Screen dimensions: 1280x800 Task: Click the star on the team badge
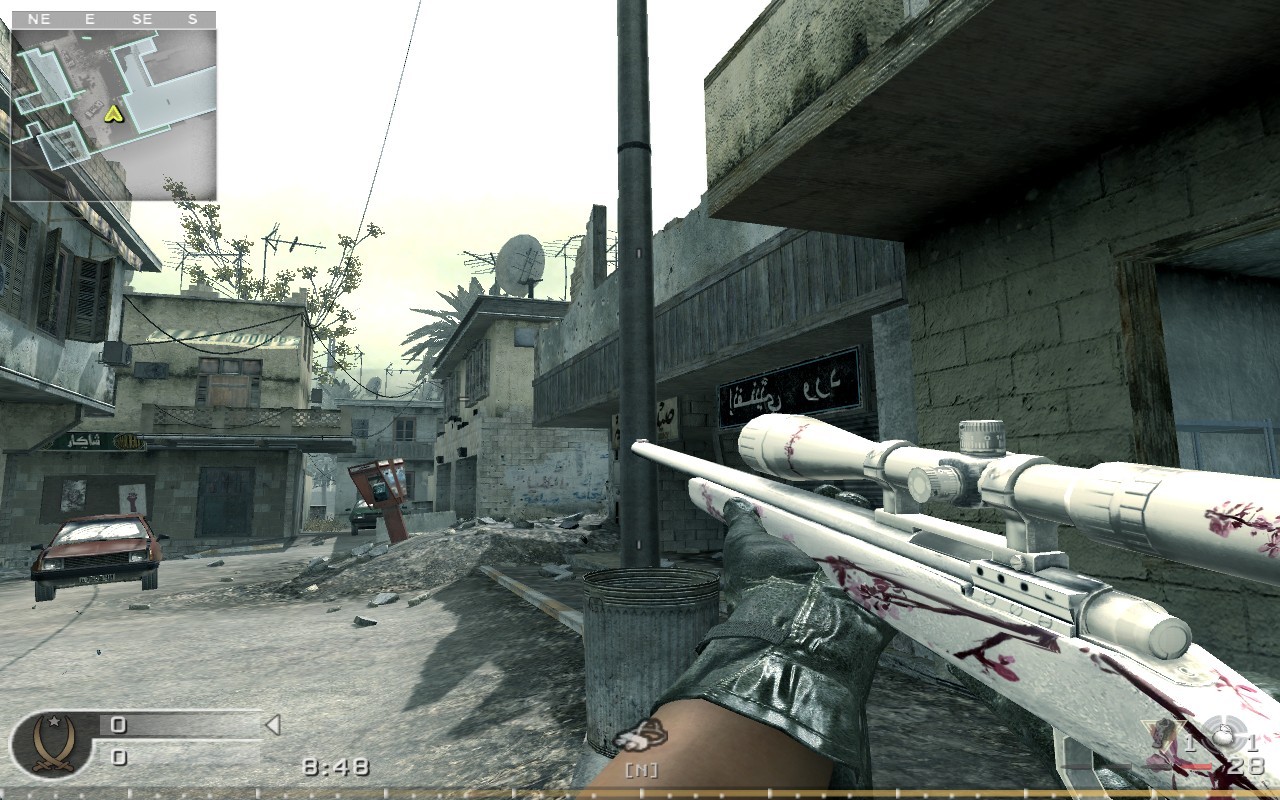click(55, 721)
